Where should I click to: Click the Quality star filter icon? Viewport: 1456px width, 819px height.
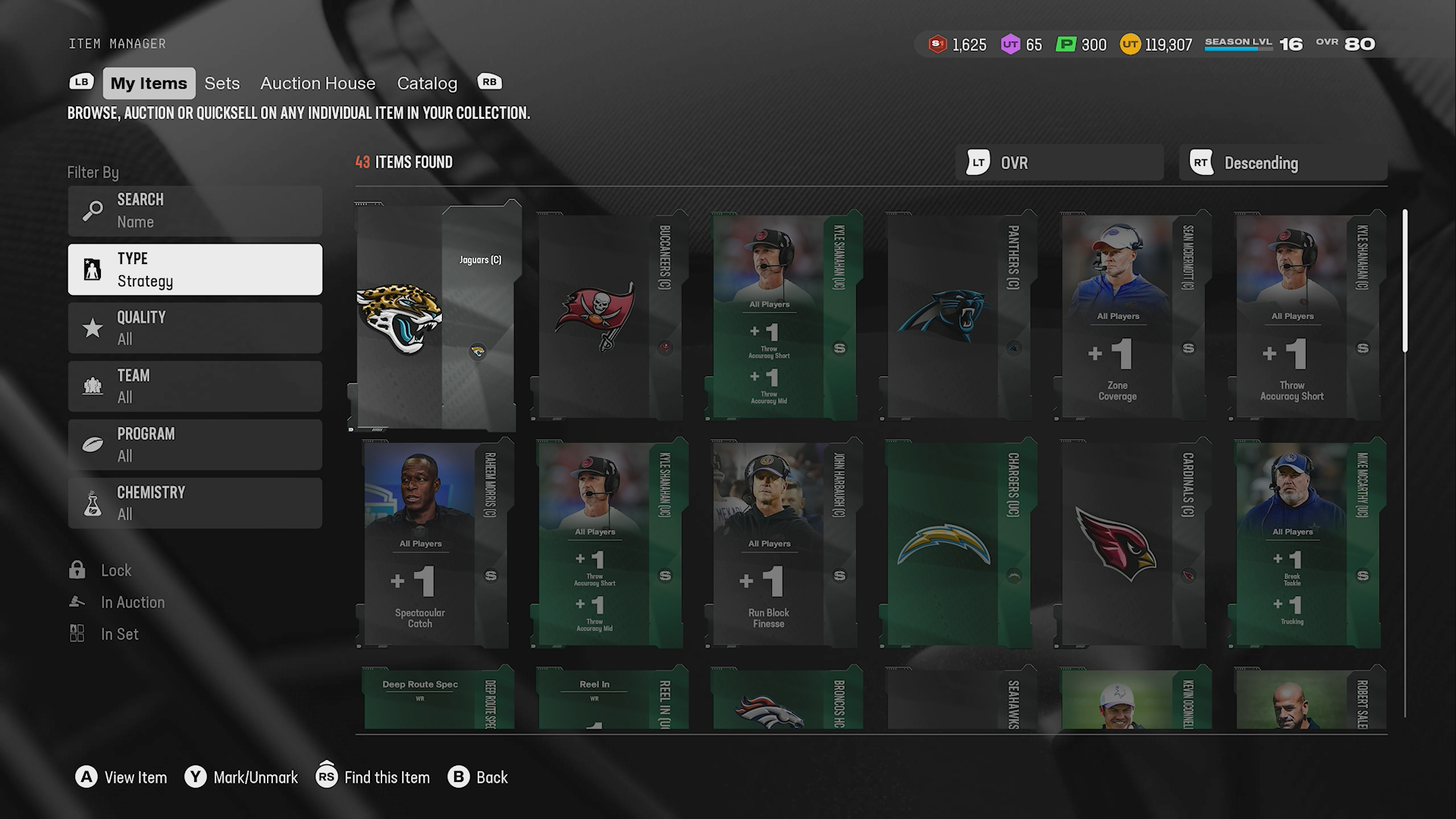pyautogui.click(x=93, y=328)
